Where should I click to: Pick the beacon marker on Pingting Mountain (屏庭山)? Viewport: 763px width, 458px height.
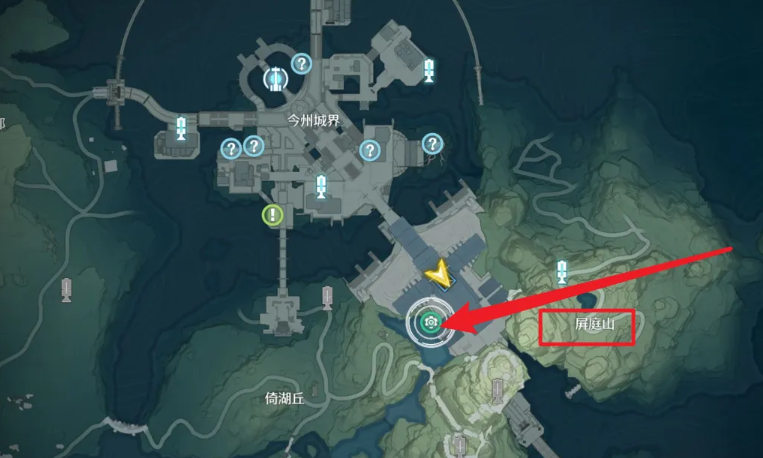[x=562, y=270]
